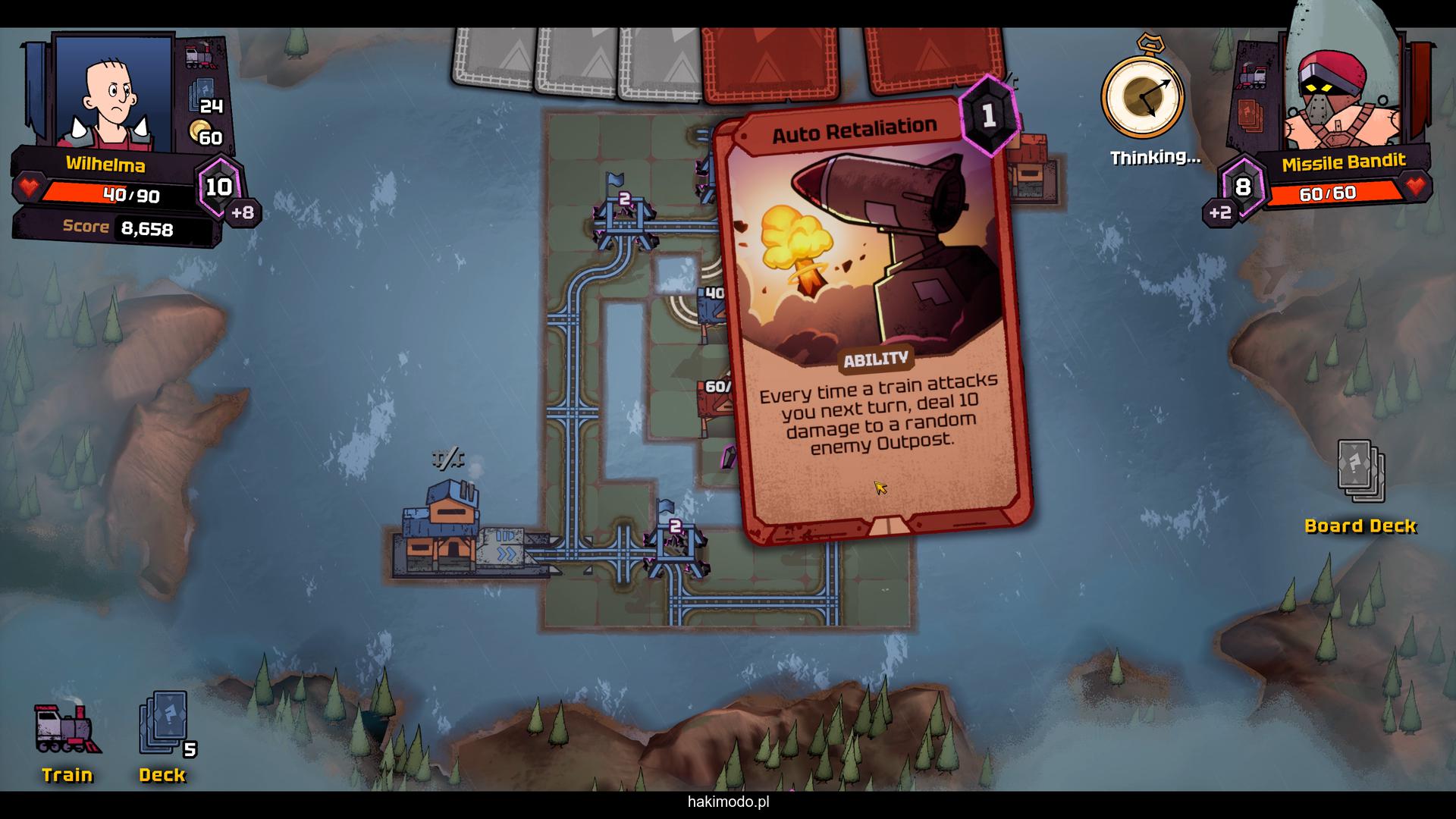Image resolution: width=1456 pixels, height=819 pixels.
Task: Click Wilhelma's player portrait
Action: (114, 93)
